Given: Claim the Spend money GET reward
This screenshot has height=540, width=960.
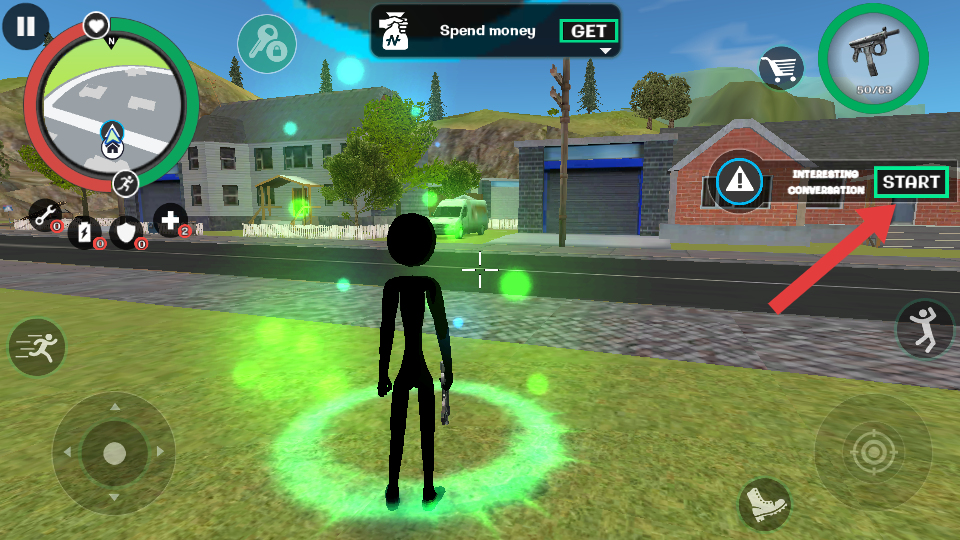Looking at the screenshot, I should [589, 31].
